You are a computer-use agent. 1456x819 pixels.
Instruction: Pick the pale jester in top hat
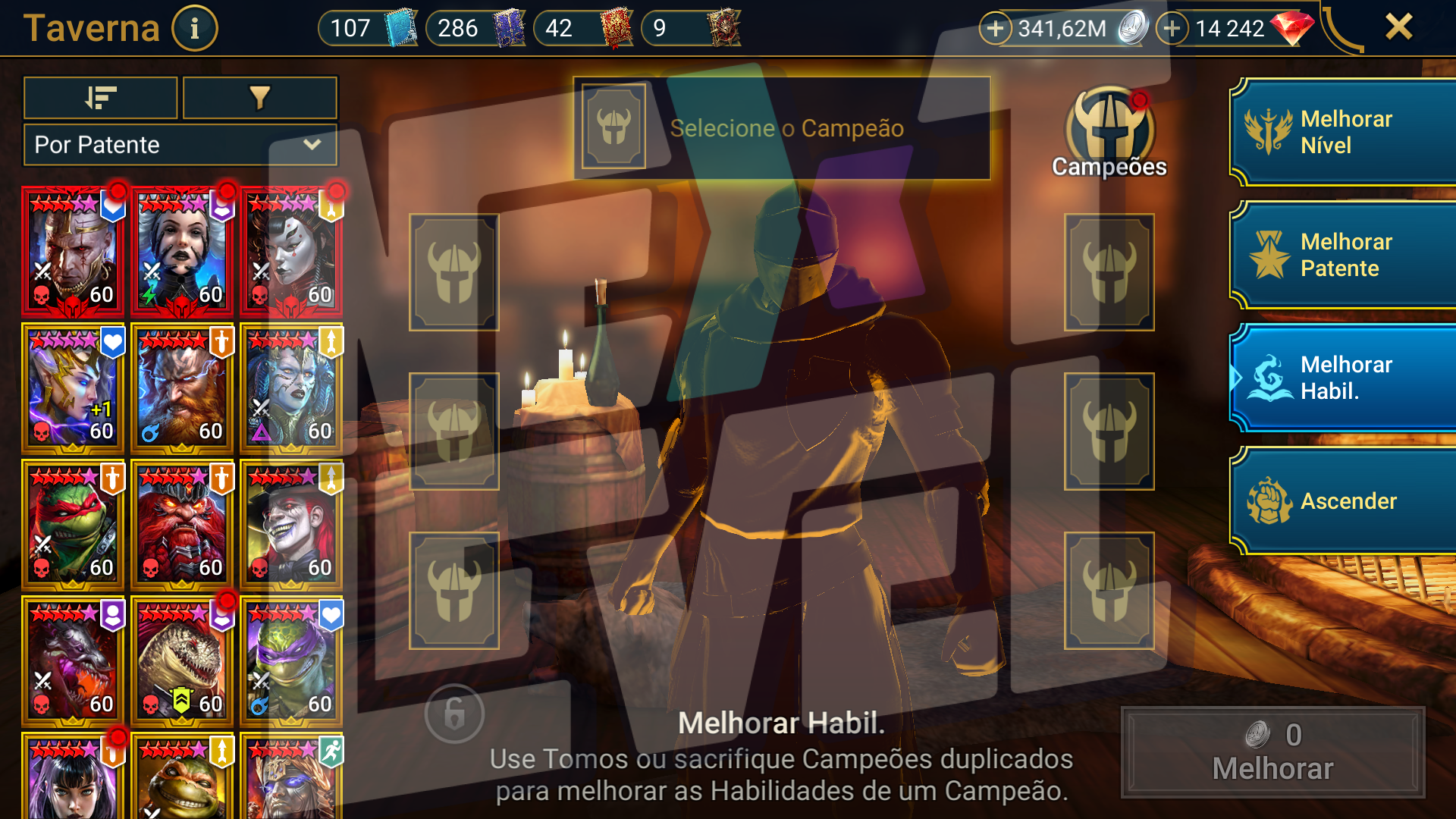pos(291,525)
